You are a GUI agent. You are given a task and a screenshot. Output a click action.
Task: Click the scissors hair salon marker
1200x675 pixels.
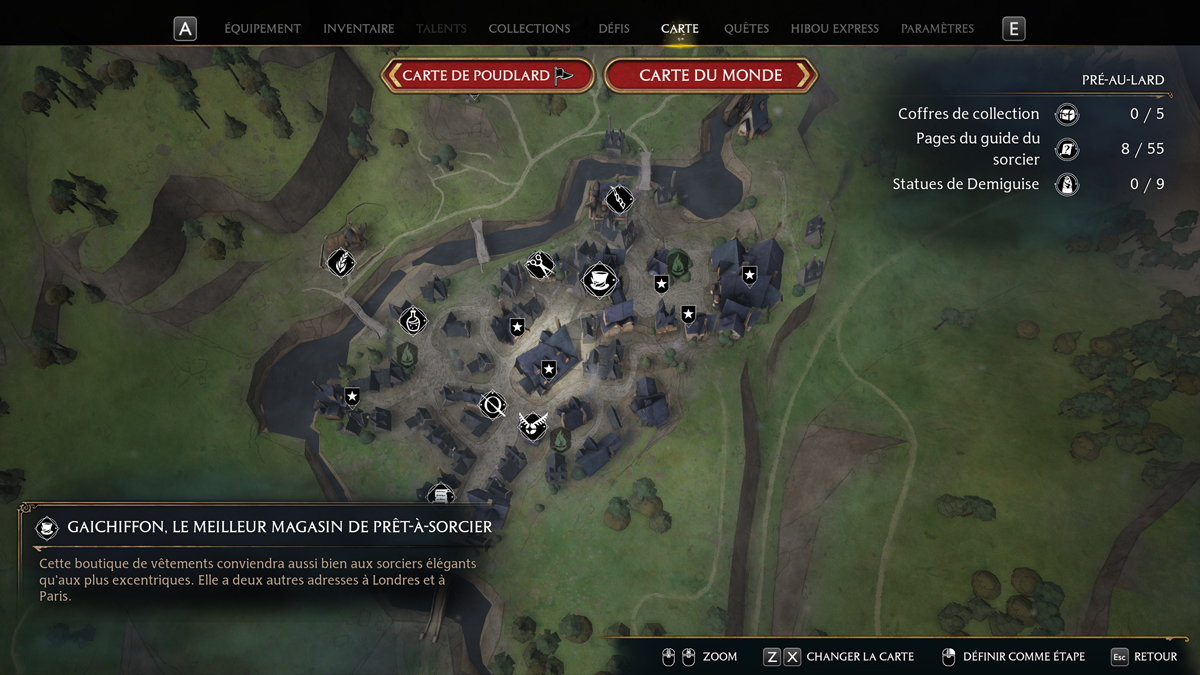click(x=540, y=265)
